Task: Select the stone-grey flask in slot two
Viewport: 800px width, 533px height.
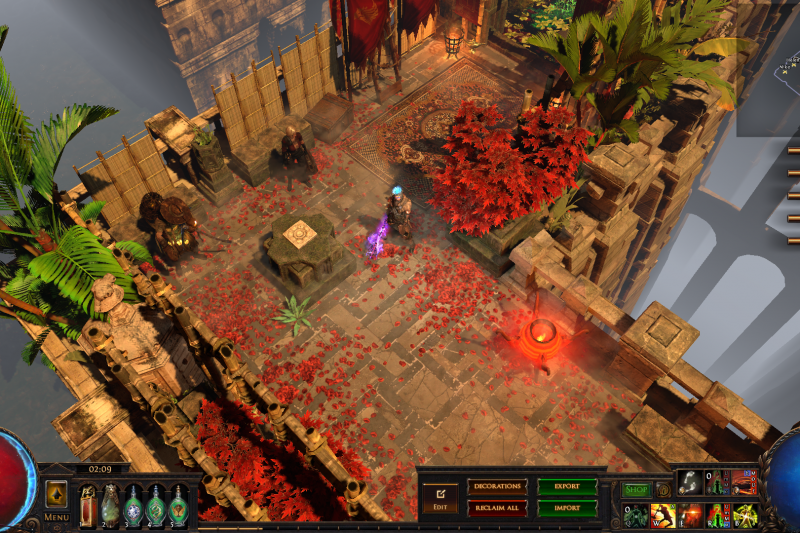Action: tap(110, 505)
